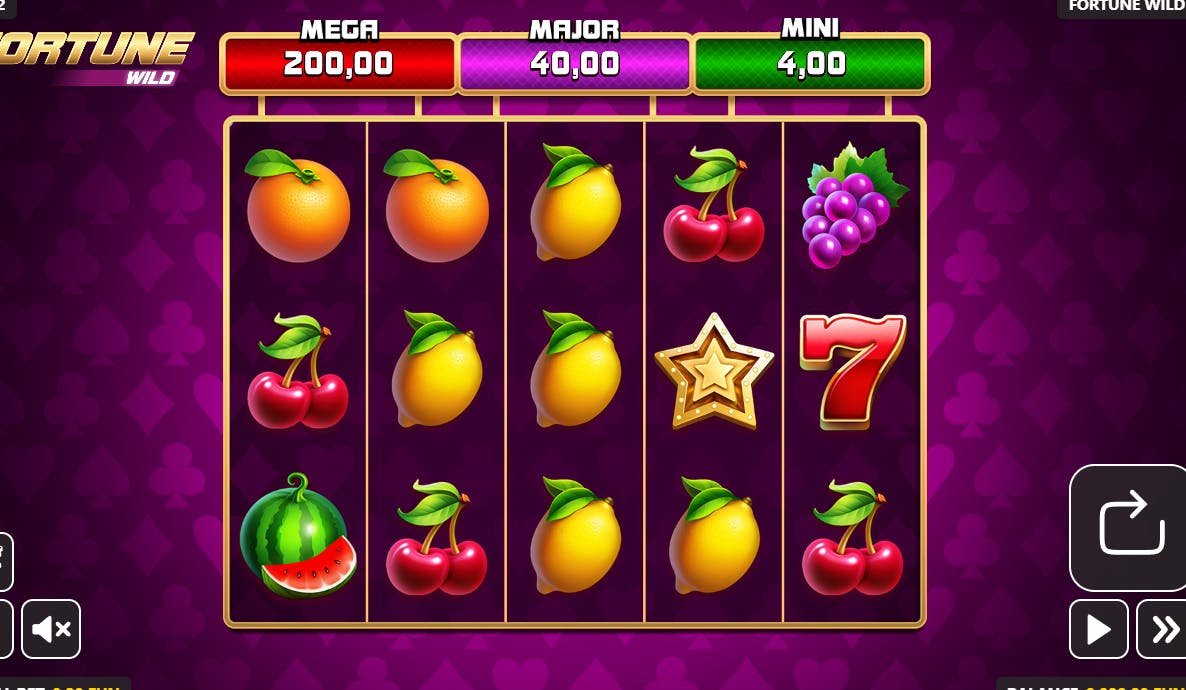Screen dimensions: 1186x690
Task: Start autoplay with the triangle play button
Action: pos(1098,629)
